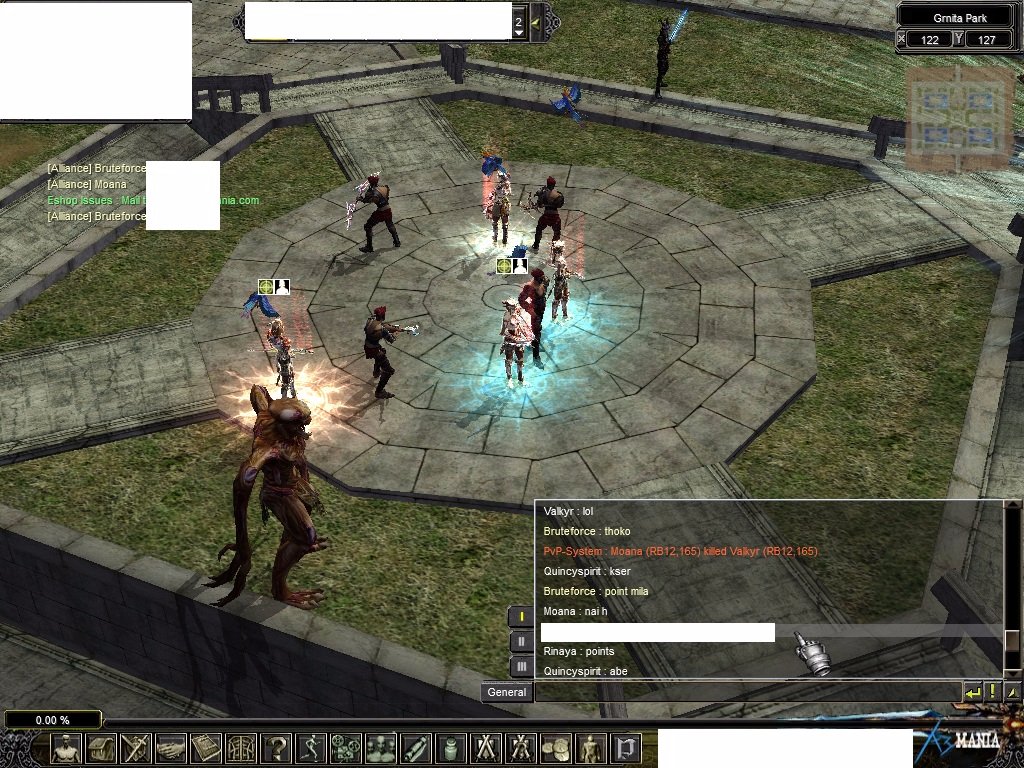Click the yellow arrow beside the top bar
This screenshot has height=768, width=1024.
[x=536, y=21]
